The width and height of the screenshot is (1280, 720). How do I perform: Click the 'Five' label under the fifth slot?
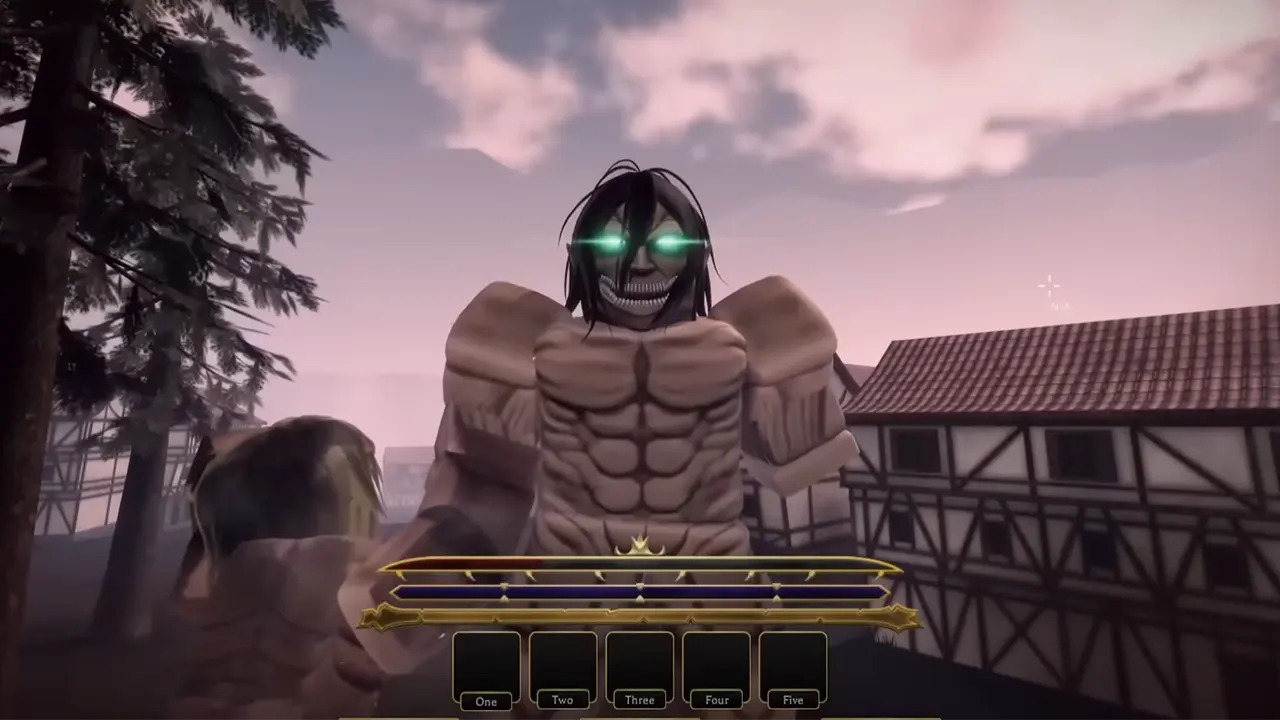pos(793,701)
